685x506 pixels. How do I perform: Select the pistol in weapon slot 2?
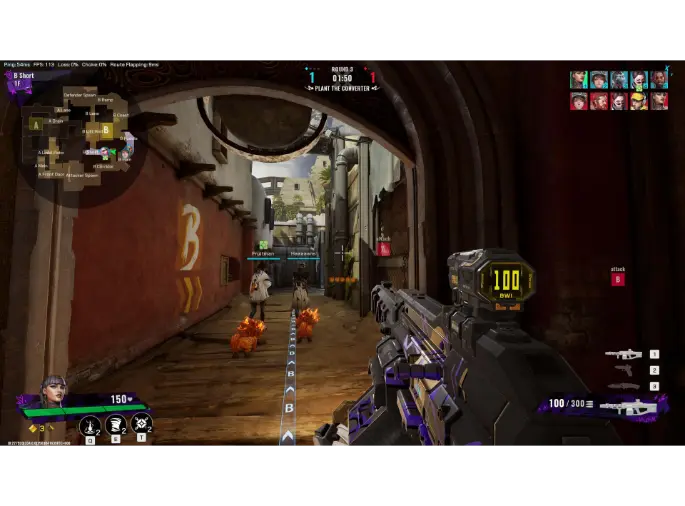pos(624,370)
